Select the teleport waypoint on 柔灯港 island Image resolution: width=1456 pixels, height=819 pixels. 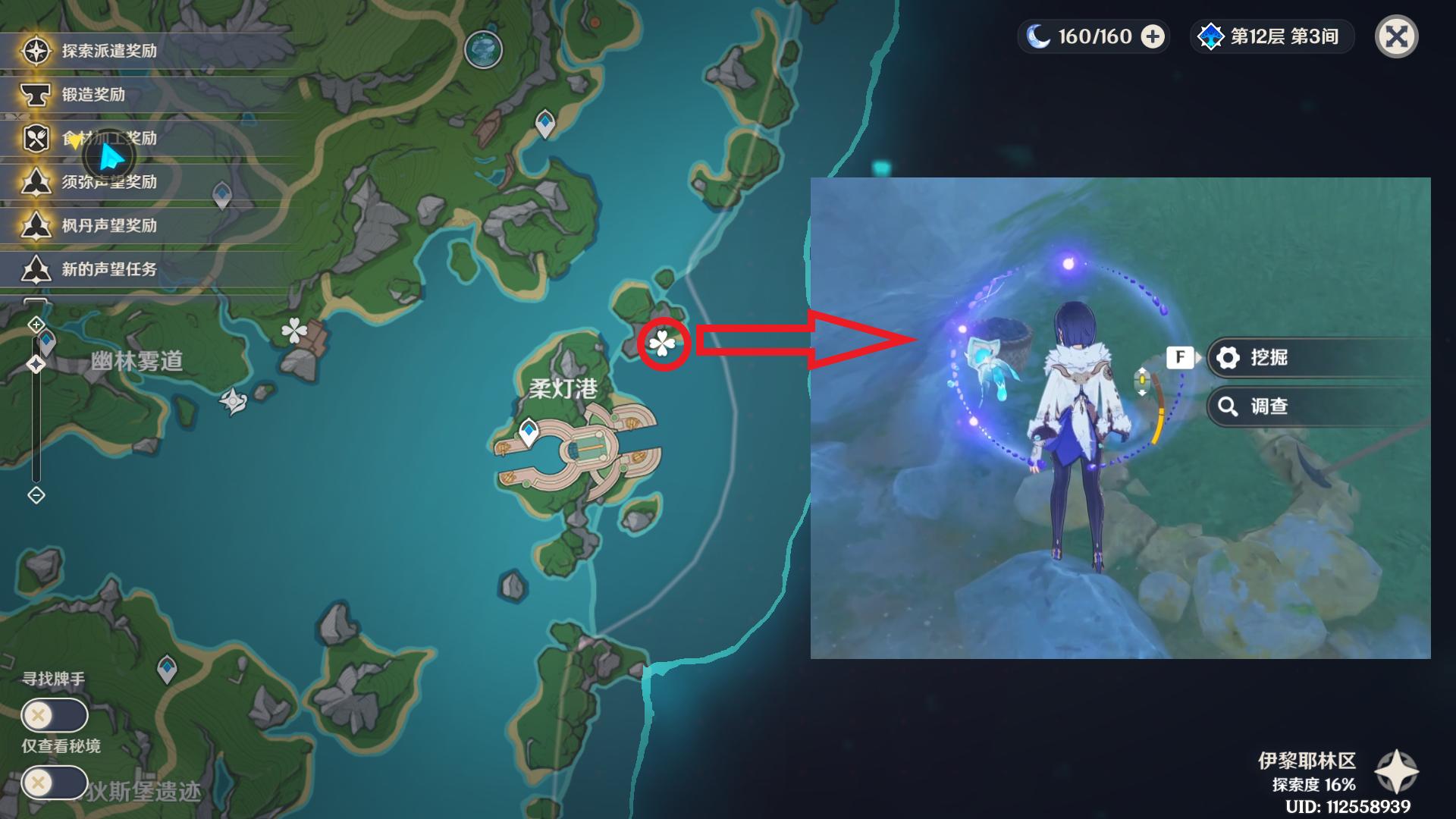[x=529, y=432]
